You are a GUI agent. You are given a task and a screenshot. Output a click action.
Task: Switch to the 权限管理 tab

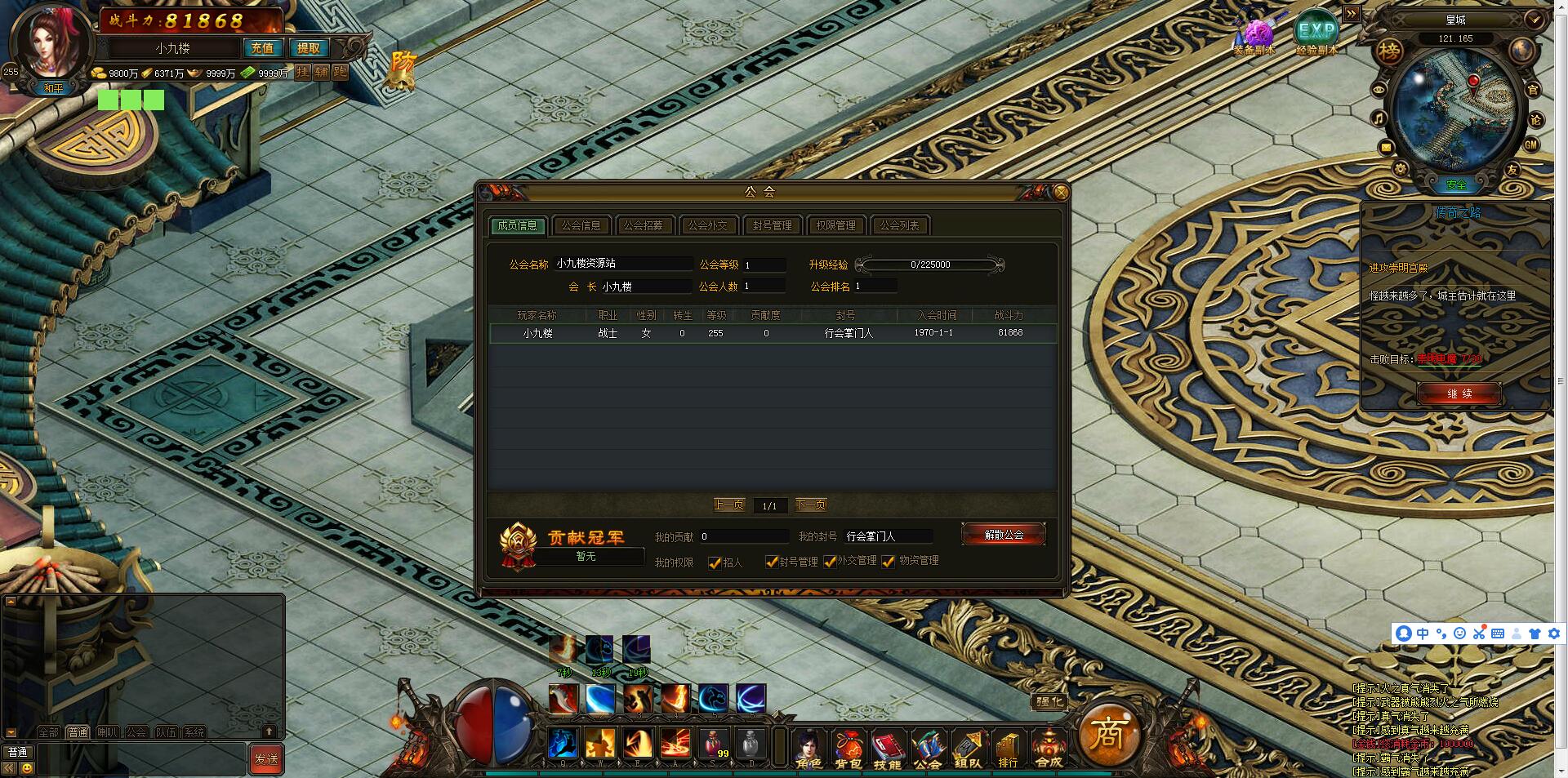click(x=835, y=225)
